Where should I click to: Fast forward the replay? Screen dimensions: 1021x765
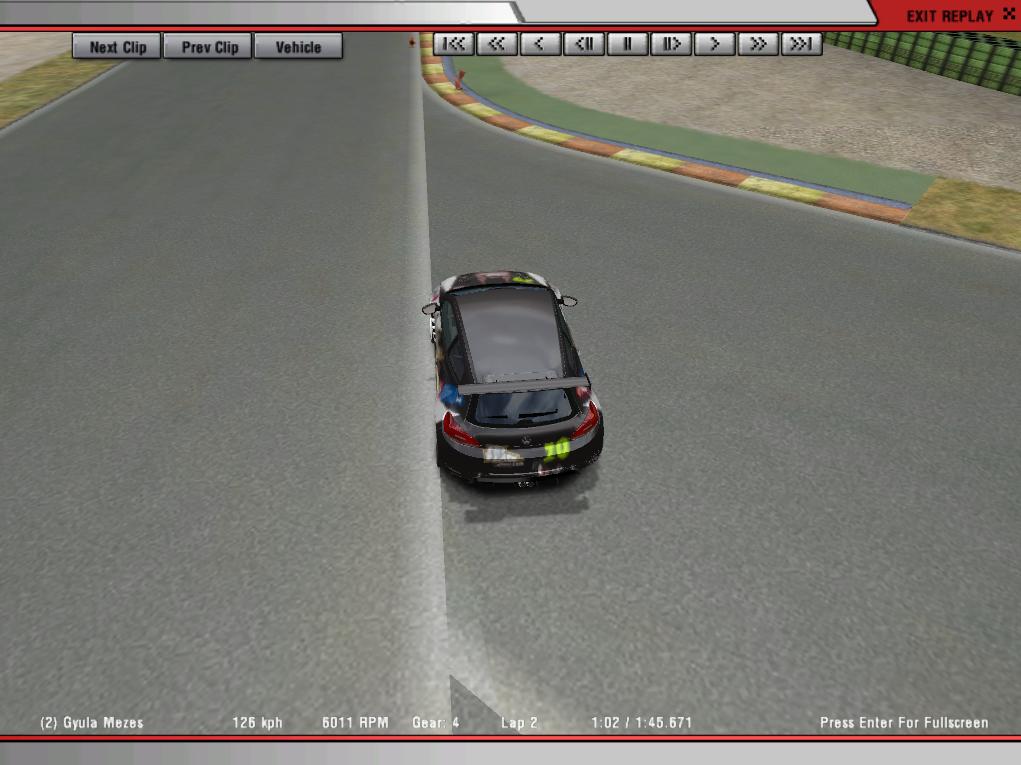pos(758,44)
